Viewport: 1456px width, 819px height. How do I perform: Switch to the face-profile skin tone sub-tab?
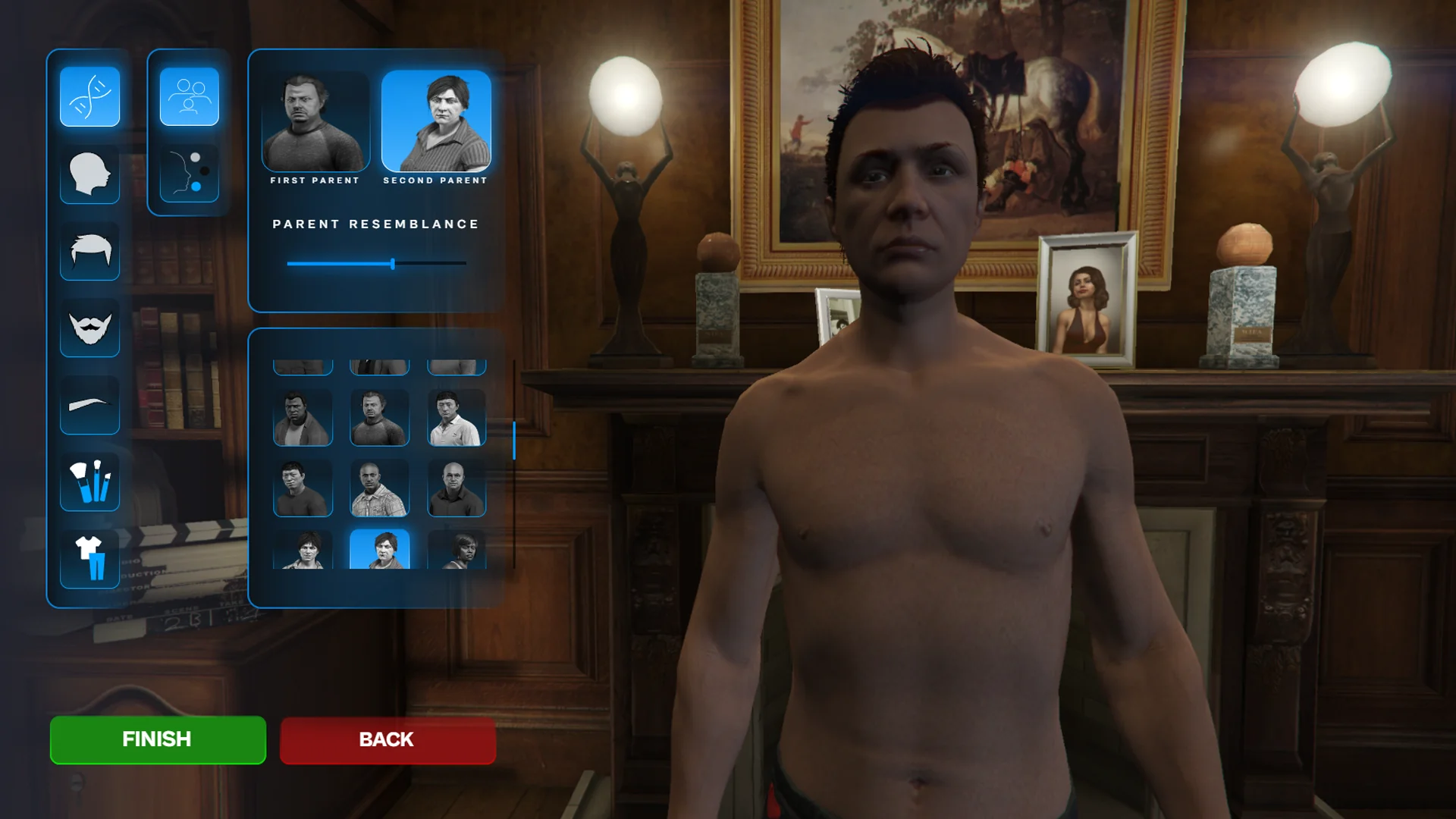coord(189,173)
